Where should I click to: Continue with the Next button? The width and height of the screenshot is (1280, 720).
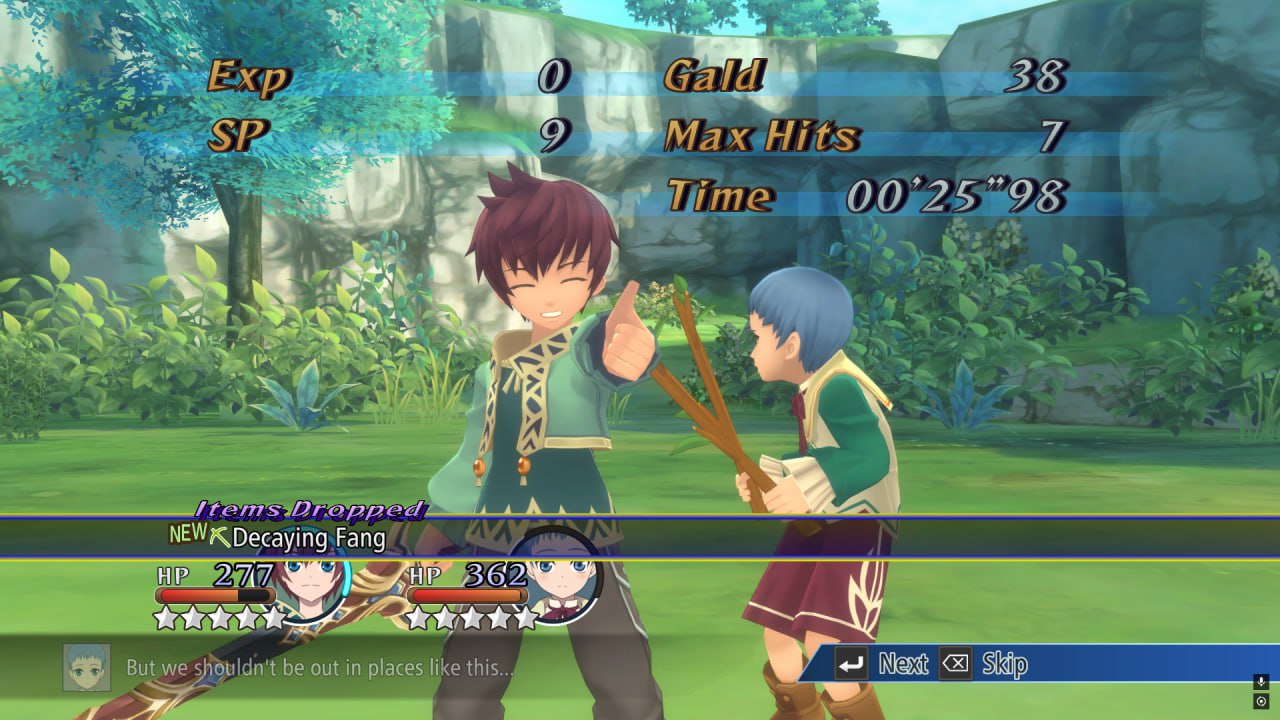tap(882, 663)
